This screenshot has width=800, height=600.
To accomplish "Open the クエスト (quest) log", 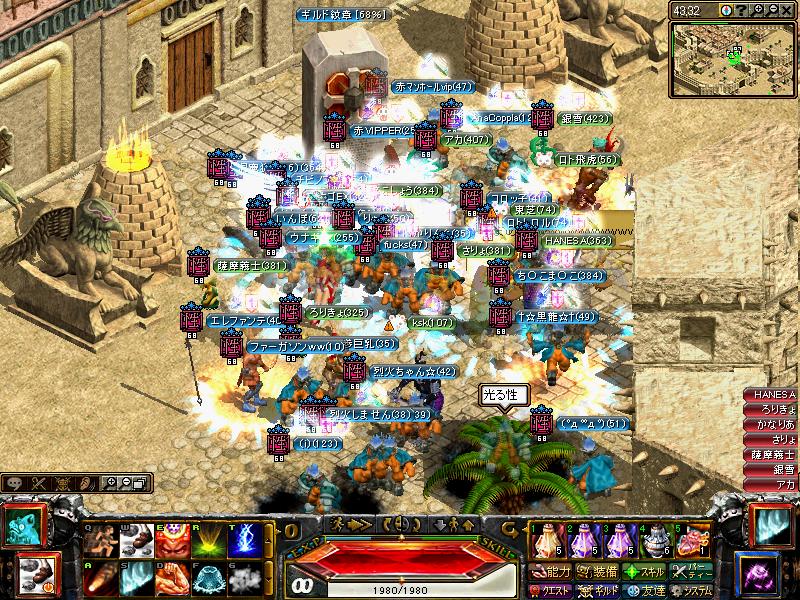I will click(x=551, y=590).
